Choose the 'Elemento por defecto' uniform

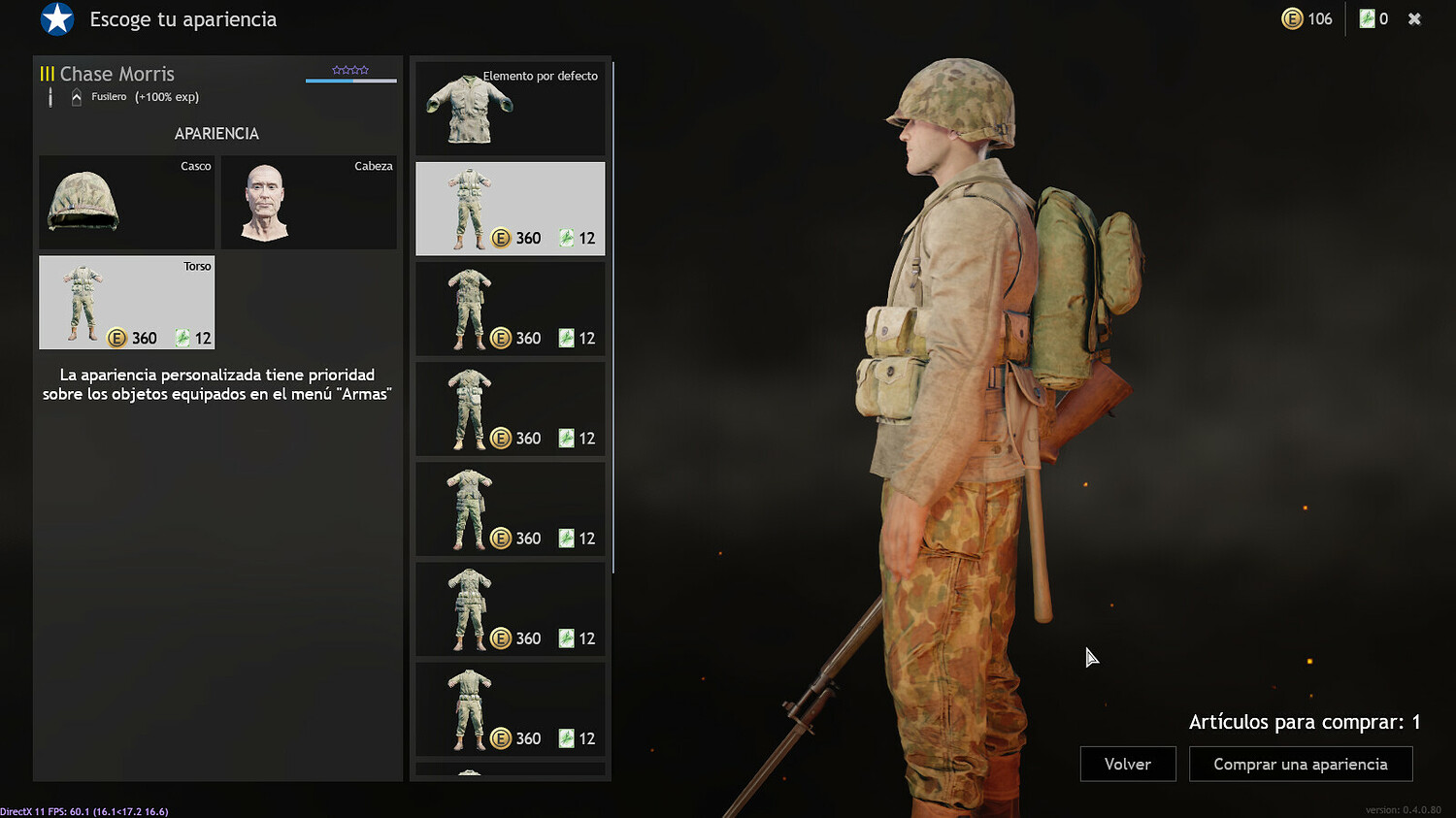(510, 107)
